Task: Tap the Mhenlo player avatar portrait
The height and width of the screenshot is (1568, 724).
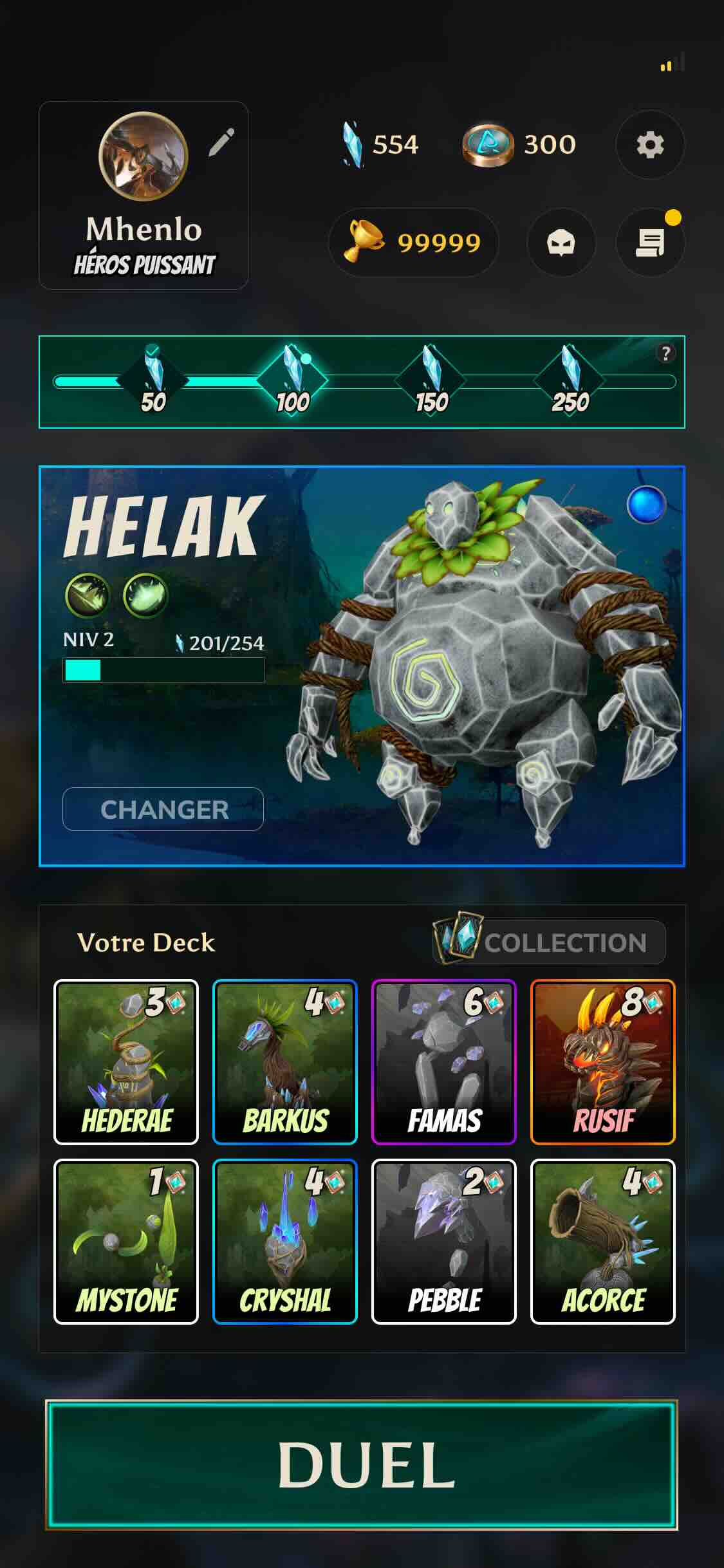Action: click(143, 156)
